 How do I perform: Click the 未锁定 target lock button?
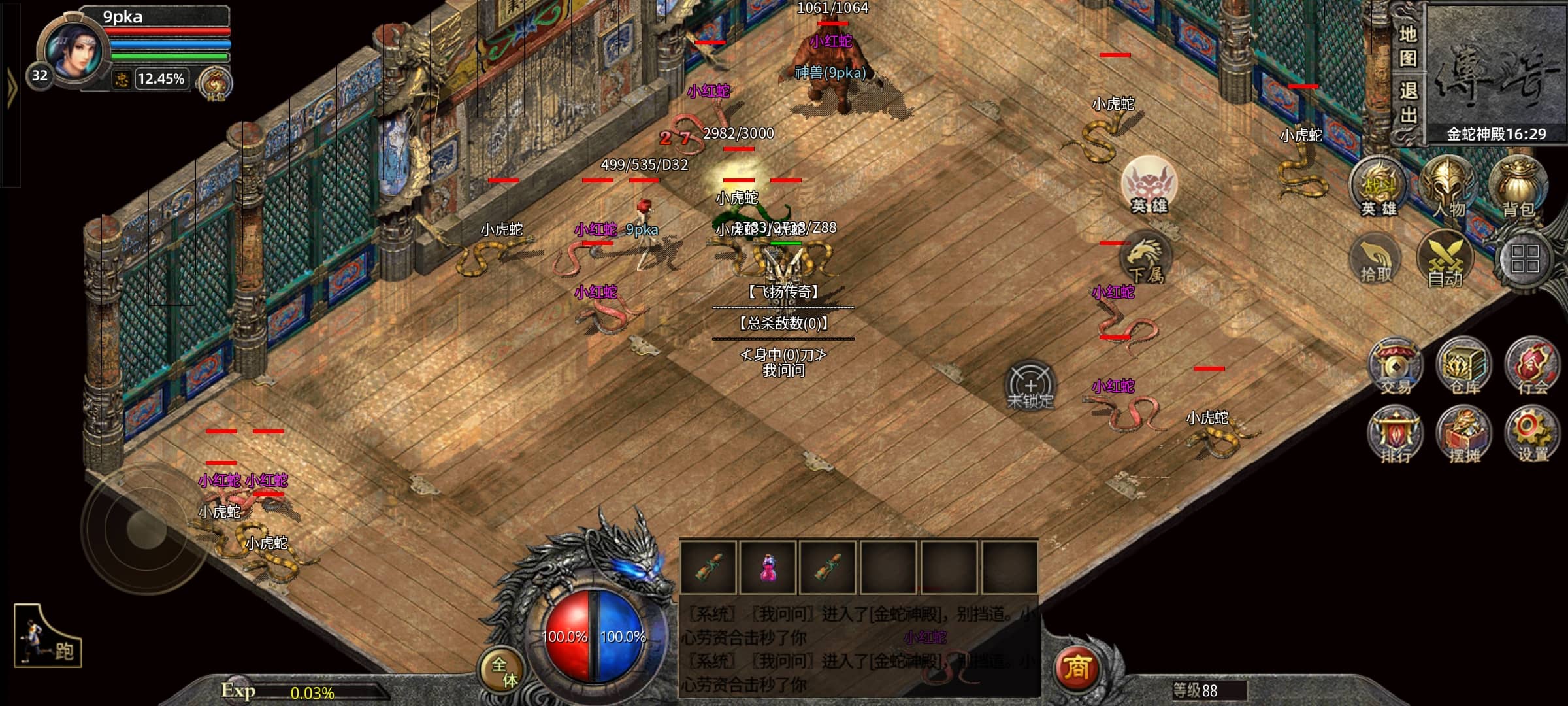pos(1030,386)
